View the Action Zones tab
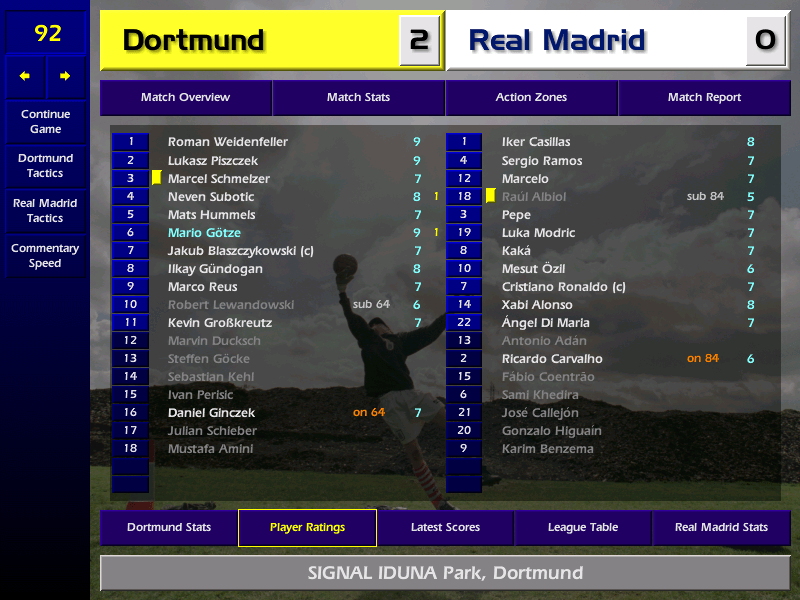 [x=531, y=98]
